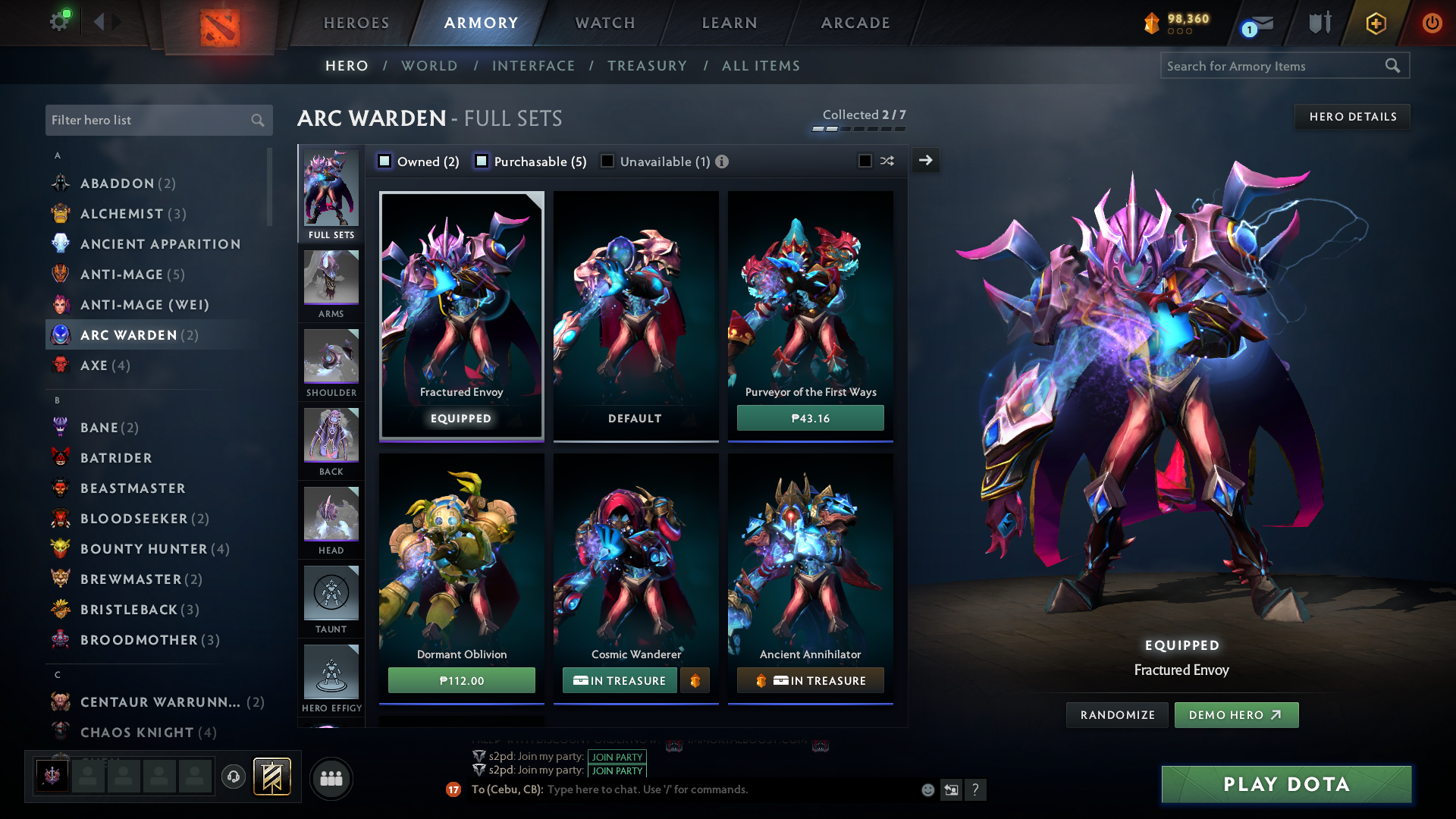The image size is (1456, 819).
Task: Toggle the Owned sets filter checkbox
Action: (385, 161)
